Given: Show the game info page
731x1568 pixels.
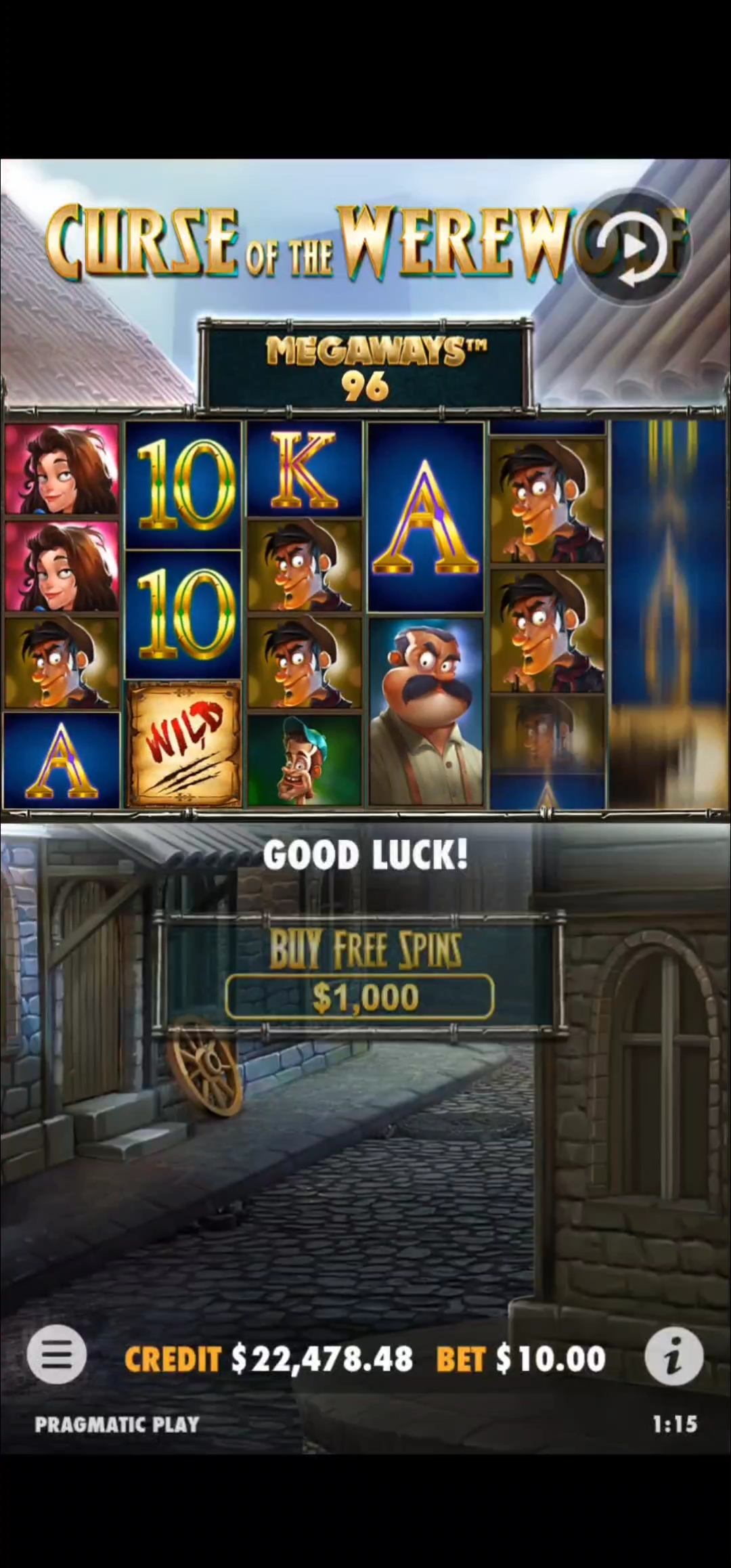Looking at the screenshot, I should coord(673,1356).
